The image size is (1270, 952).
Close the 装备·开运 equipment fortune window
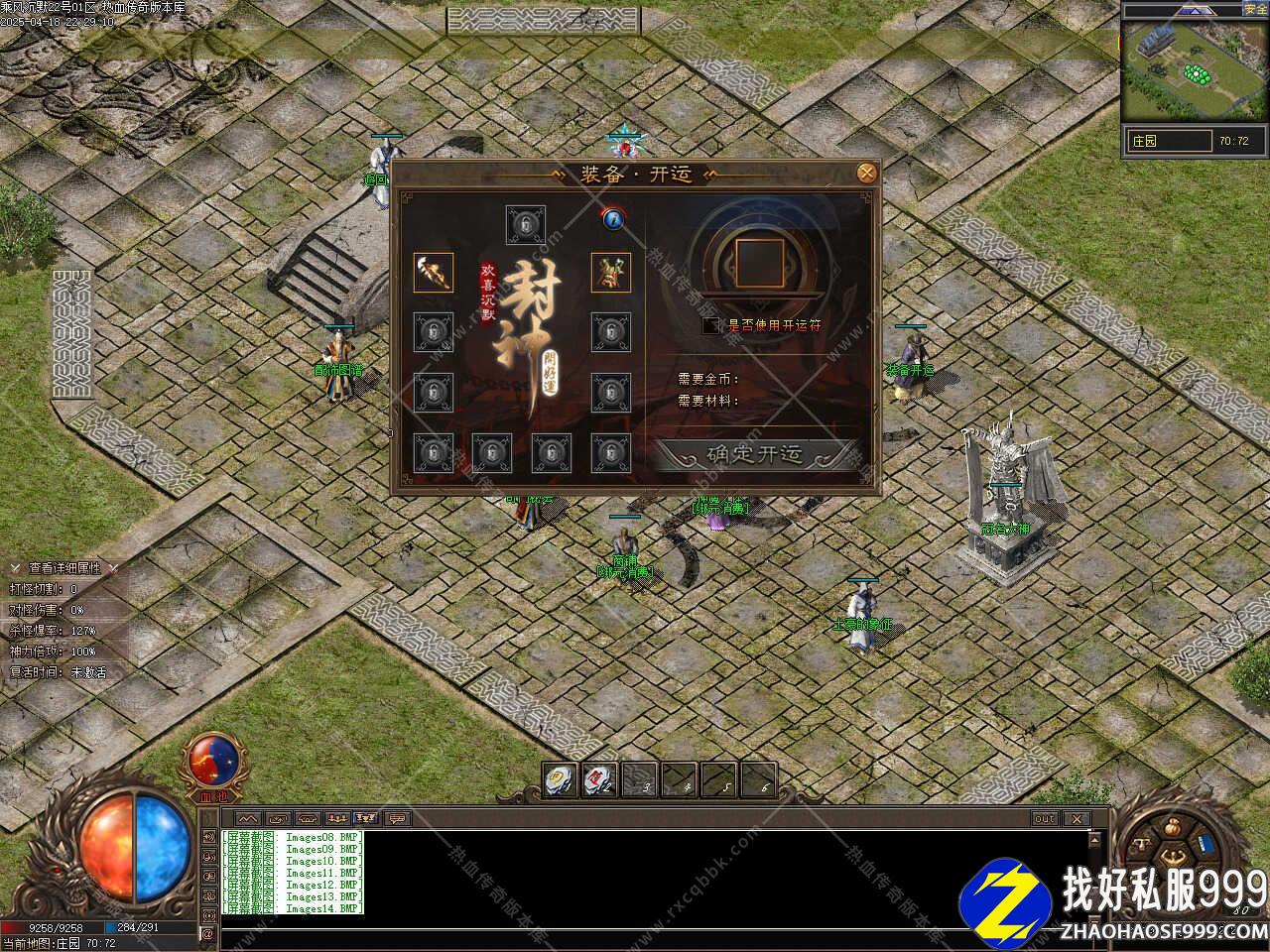(x=867, y=173)
